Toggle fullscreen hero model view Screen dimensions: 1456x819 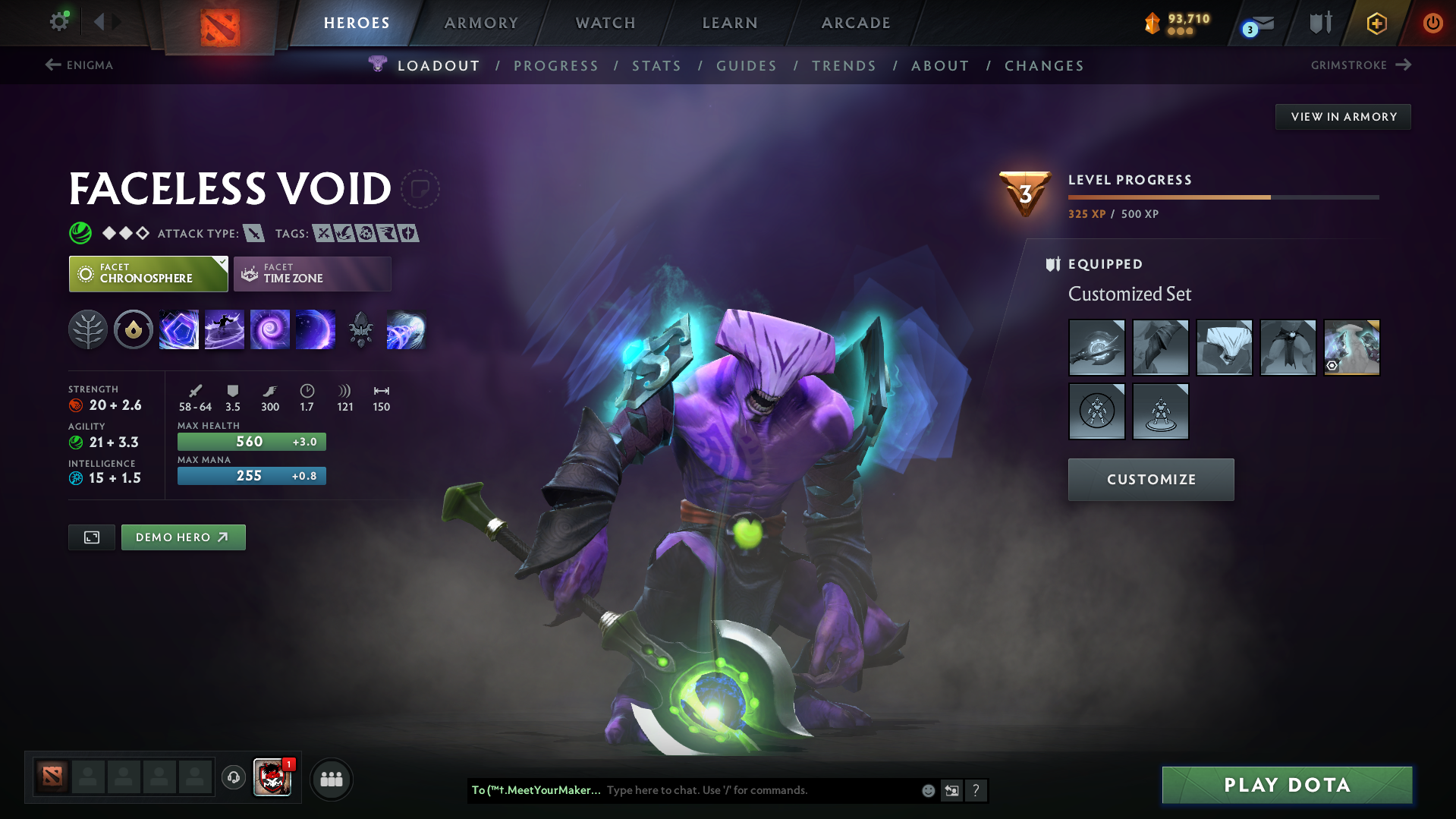pos(92,537)
